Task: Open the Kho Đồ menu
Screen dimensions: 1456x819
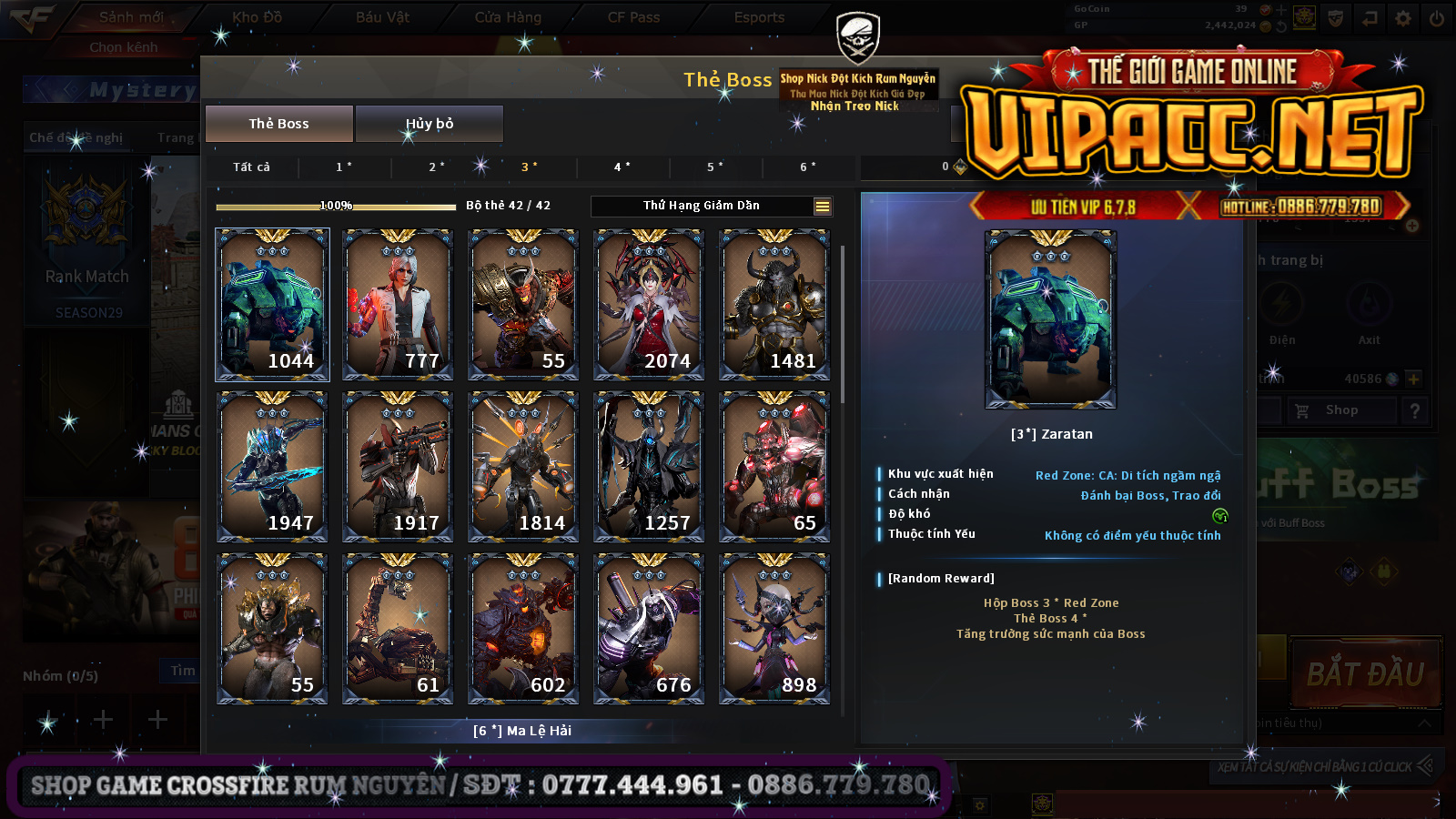Action: (257, 17)
